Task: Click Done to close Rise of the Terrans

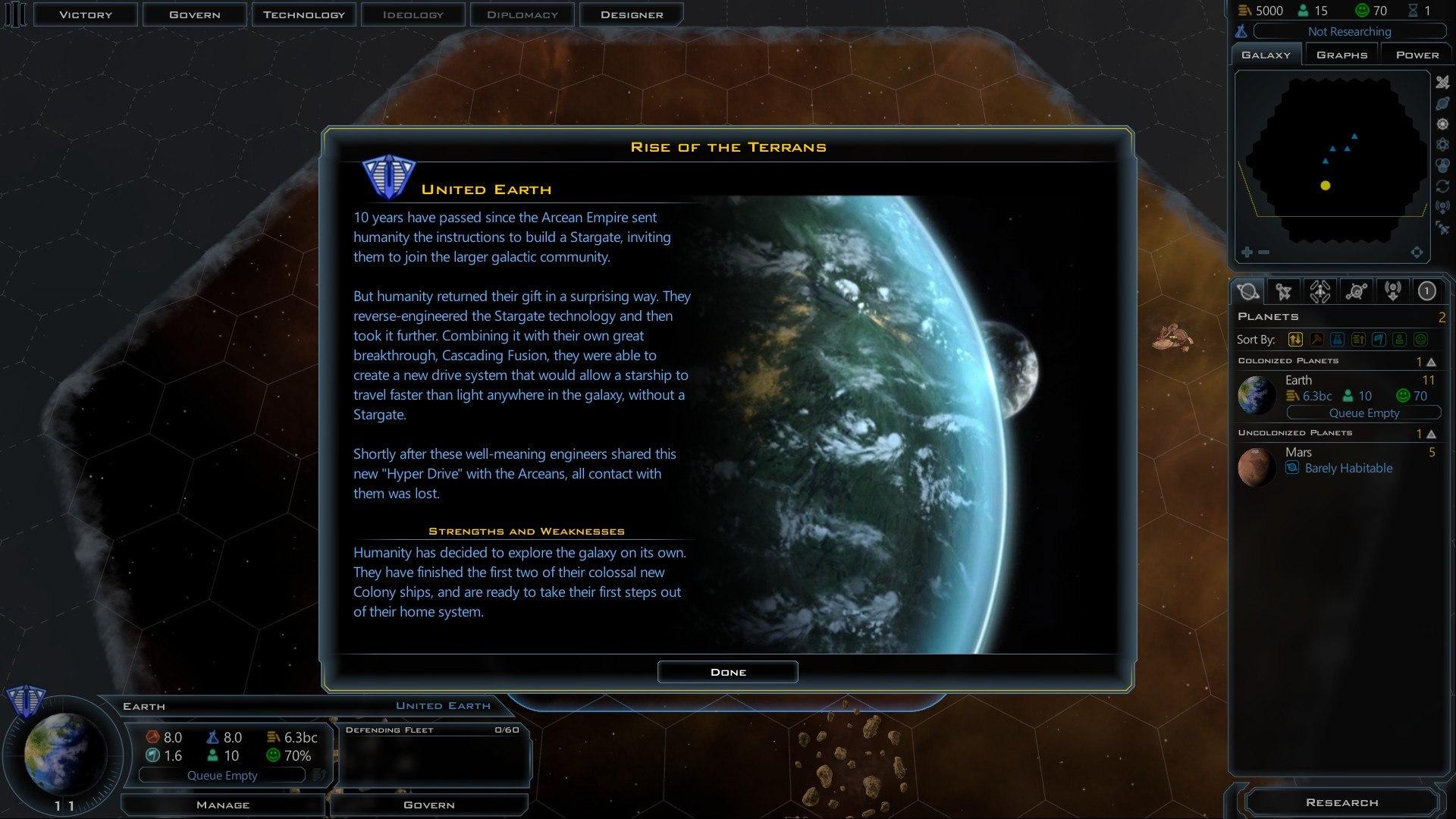Action: coord(727,671)
